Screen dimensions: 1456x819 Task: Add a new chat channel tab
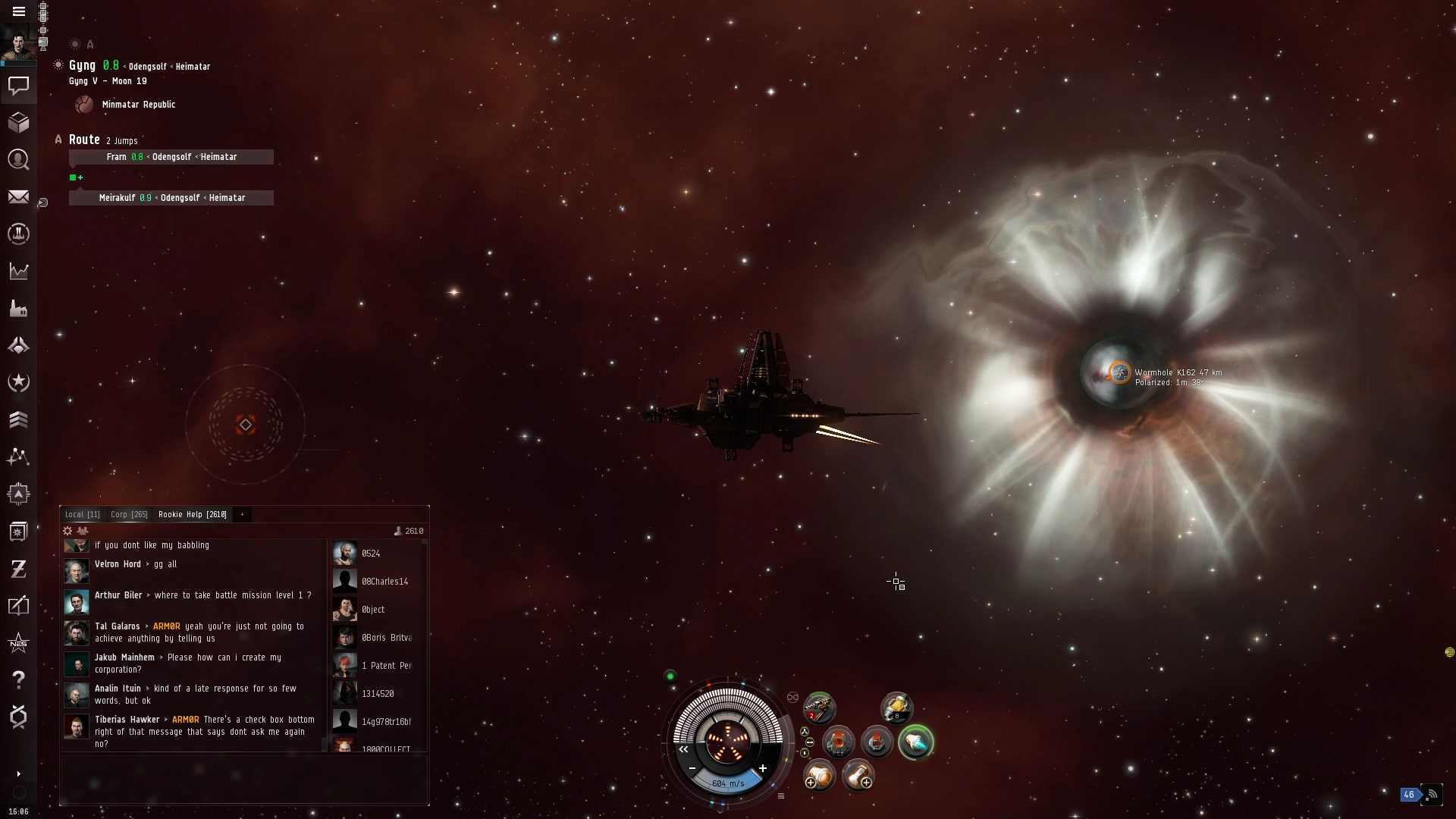point(242,514)
